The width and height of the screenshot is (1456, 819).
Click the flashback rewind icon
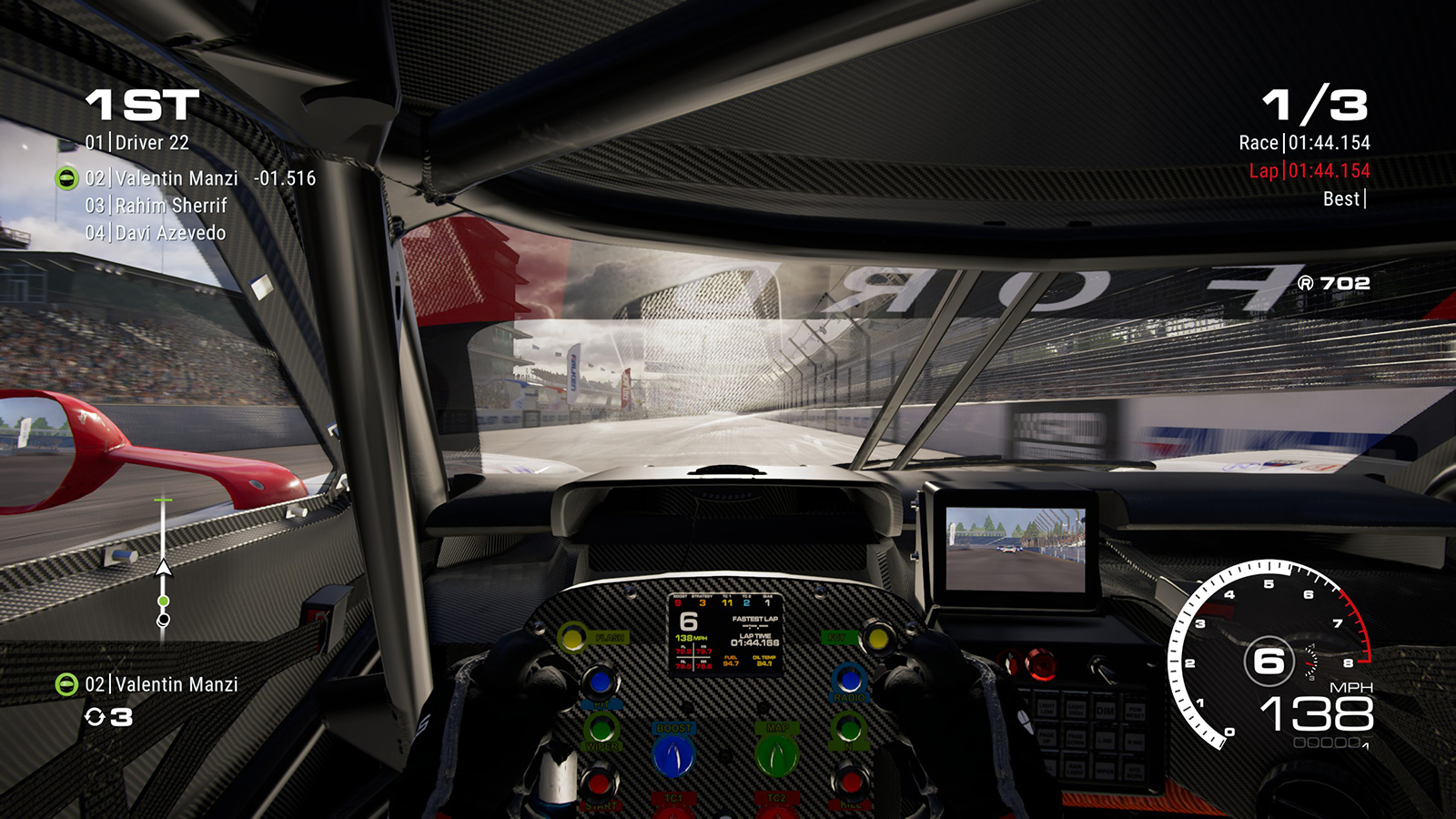pos(96,717)
